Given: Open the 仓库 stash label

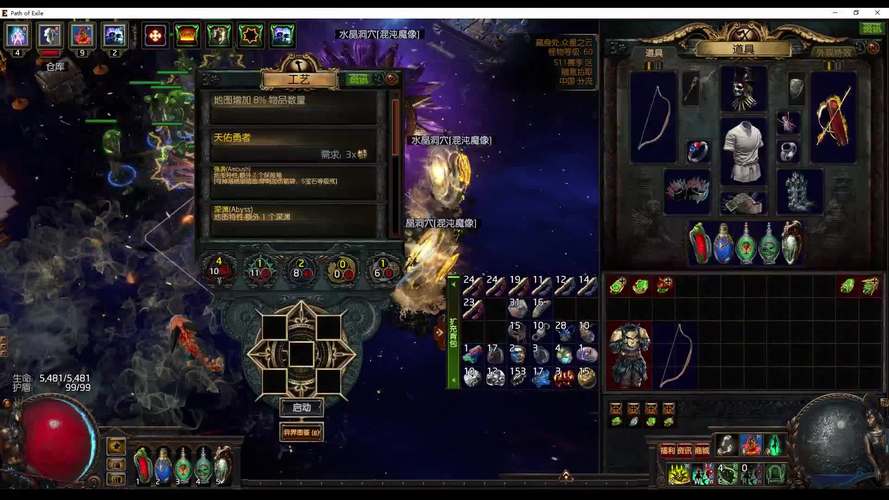Looking at the screenshot, I should point(55,66).
